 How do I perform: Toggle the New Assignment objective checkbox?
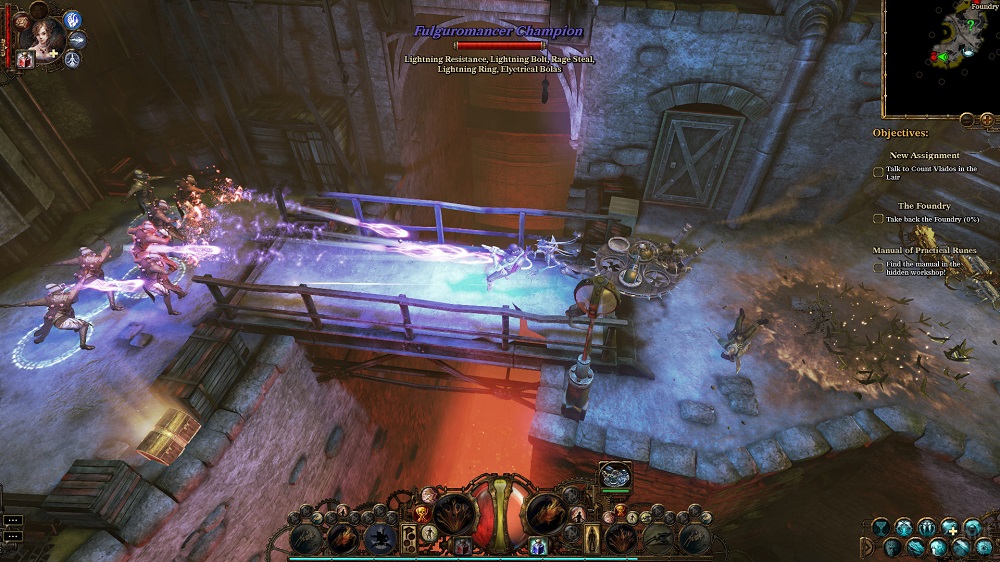click(878, 171)
